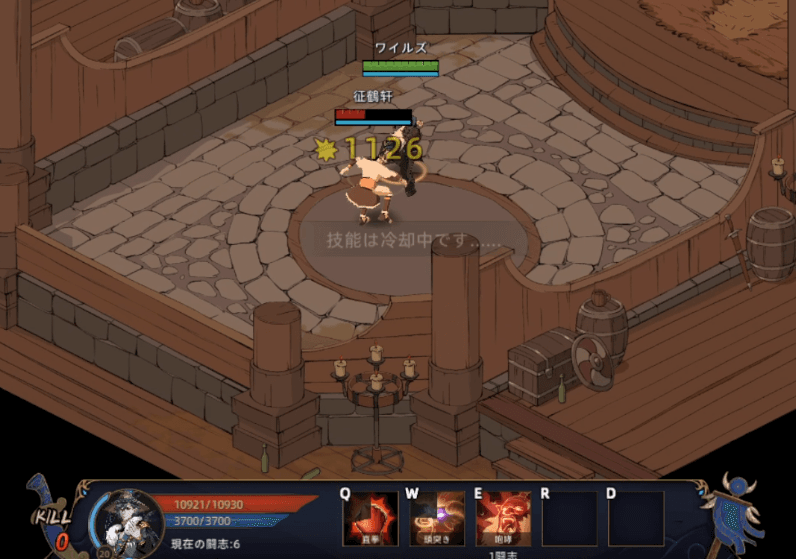The height and width of the screenshot is (559, 796).
Task: Open the player character portrait
Action: [x=128, y=520]
